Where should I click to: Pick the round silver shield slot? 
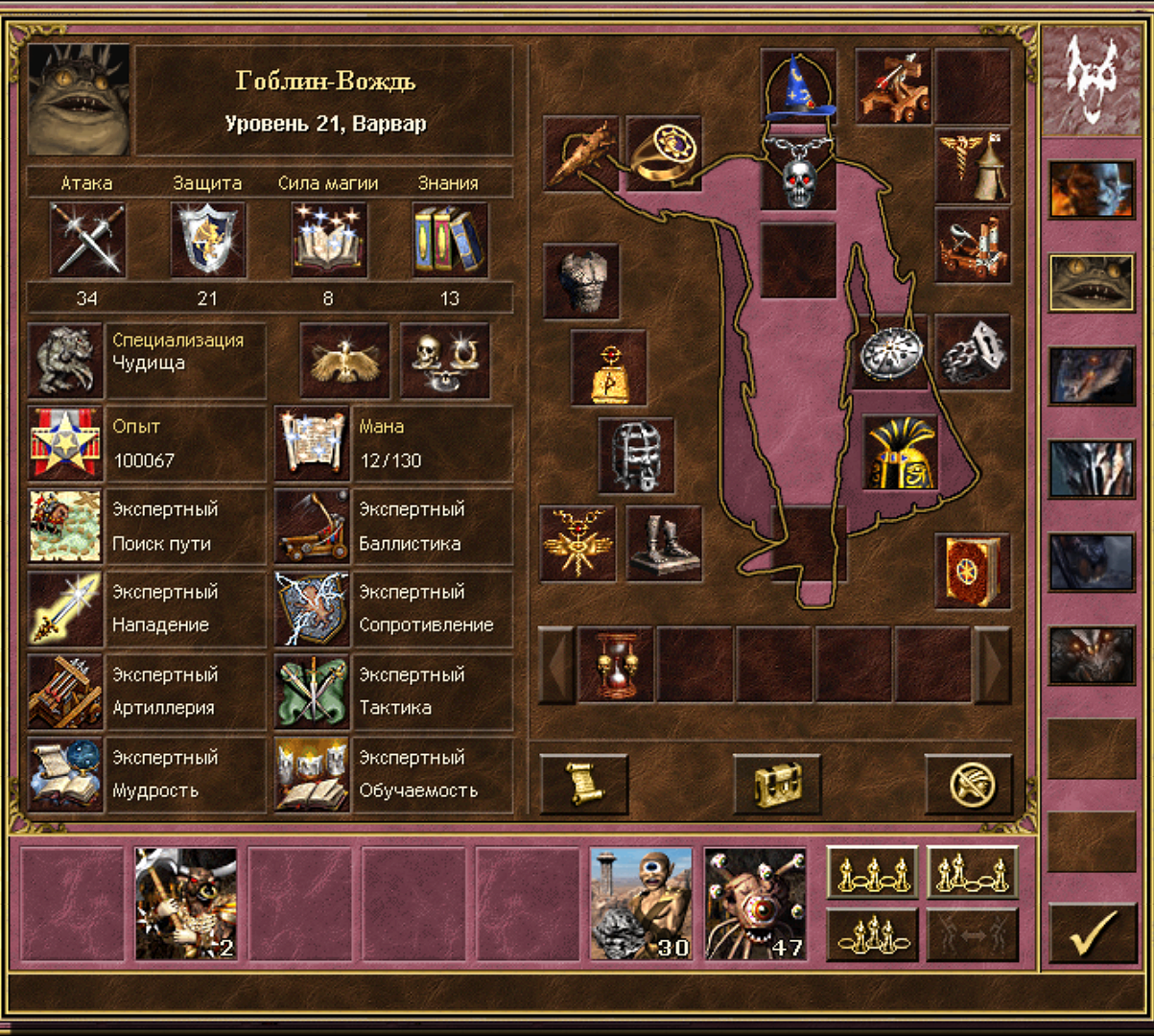coord(889,352)
